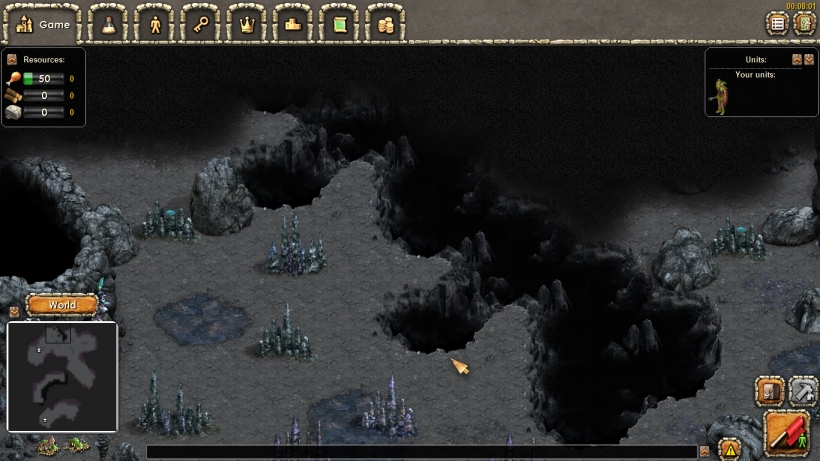Open the green scroll tab
820x461 pixels.
pos(339,24)
